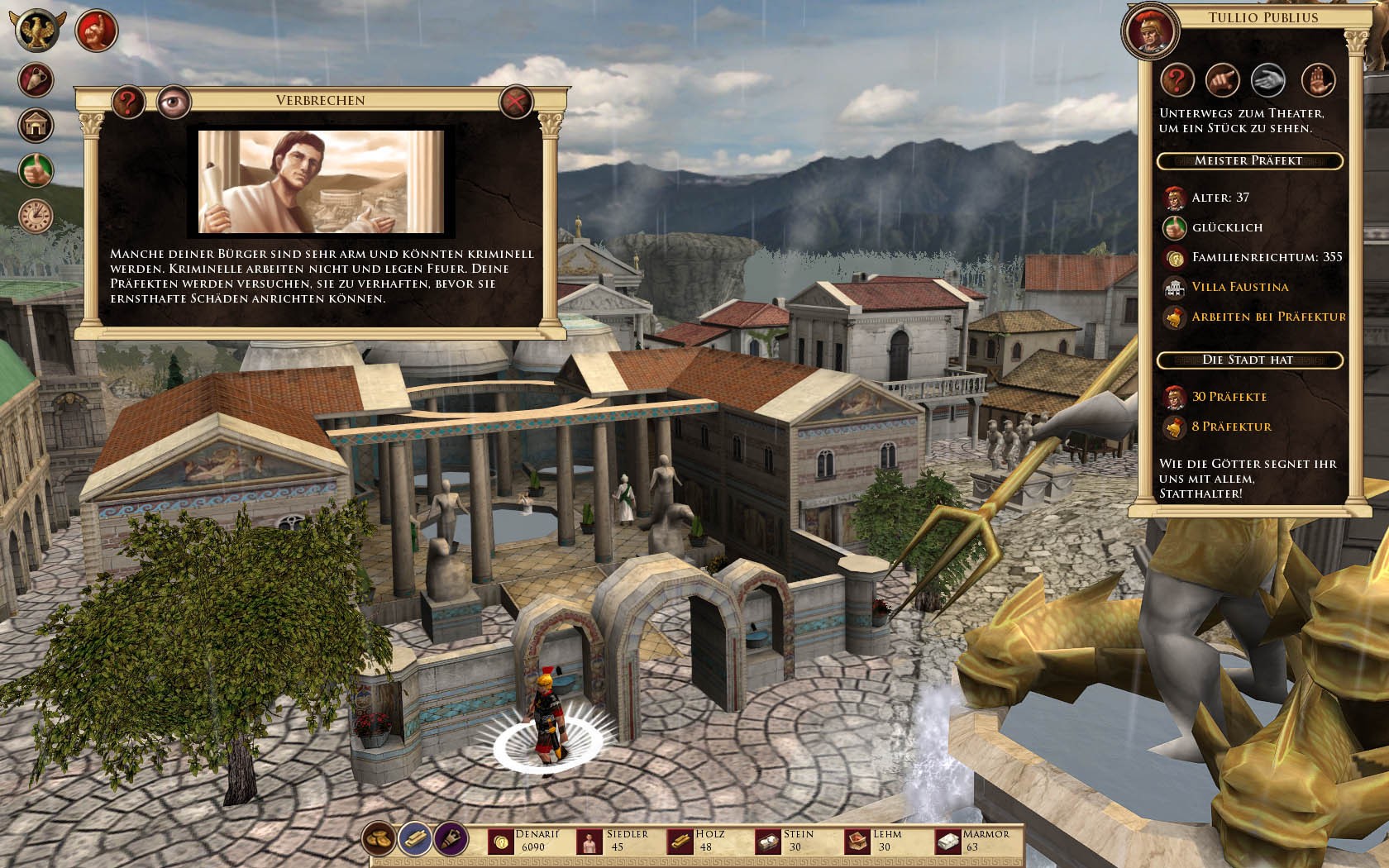Click the Verbrechen panel's question mark help

(128, 103)
